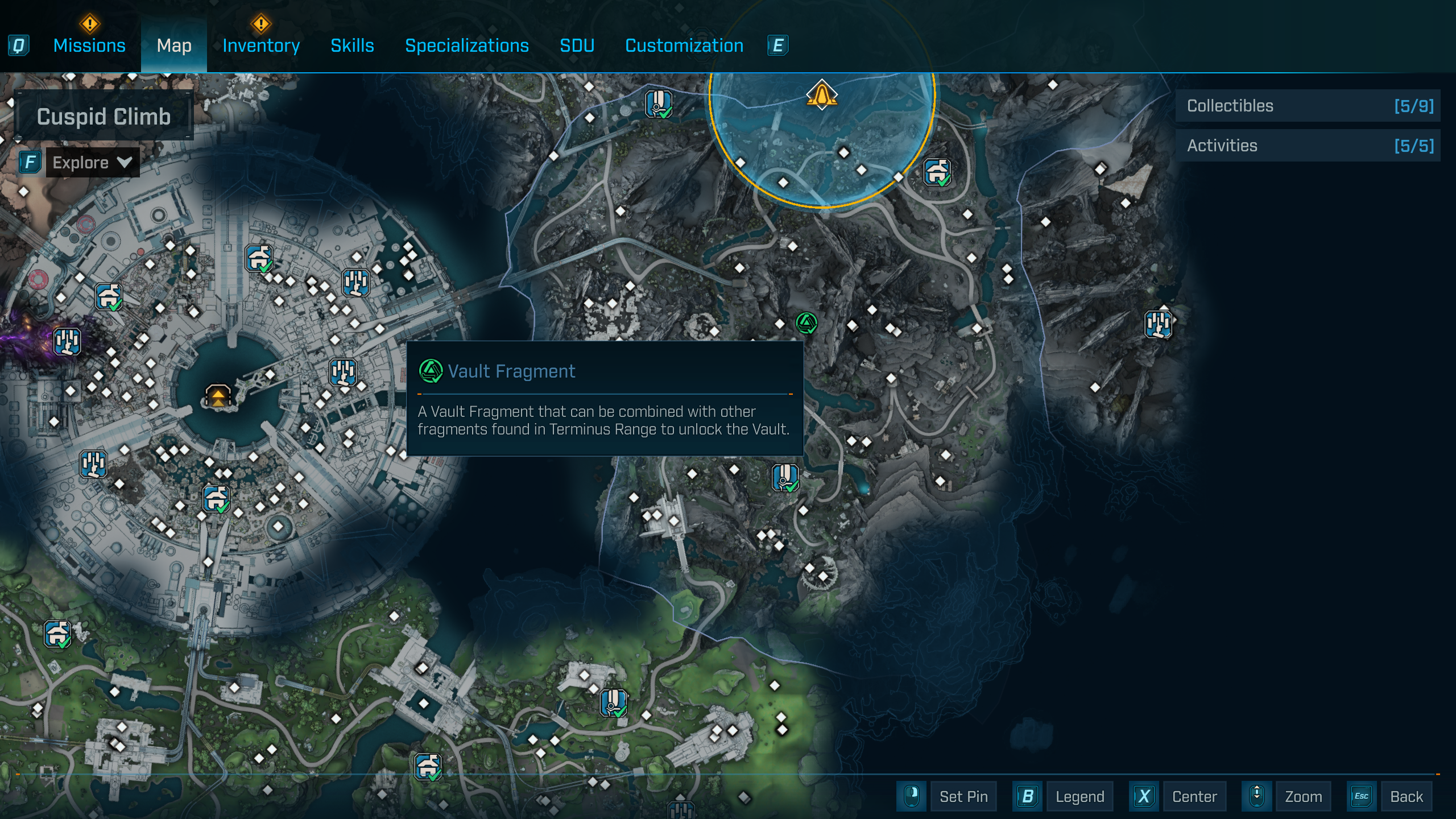This screenshot has height=819, width=1456.
Task: Click the Collectibles 5/9 entry
Action: point(1308,106)
